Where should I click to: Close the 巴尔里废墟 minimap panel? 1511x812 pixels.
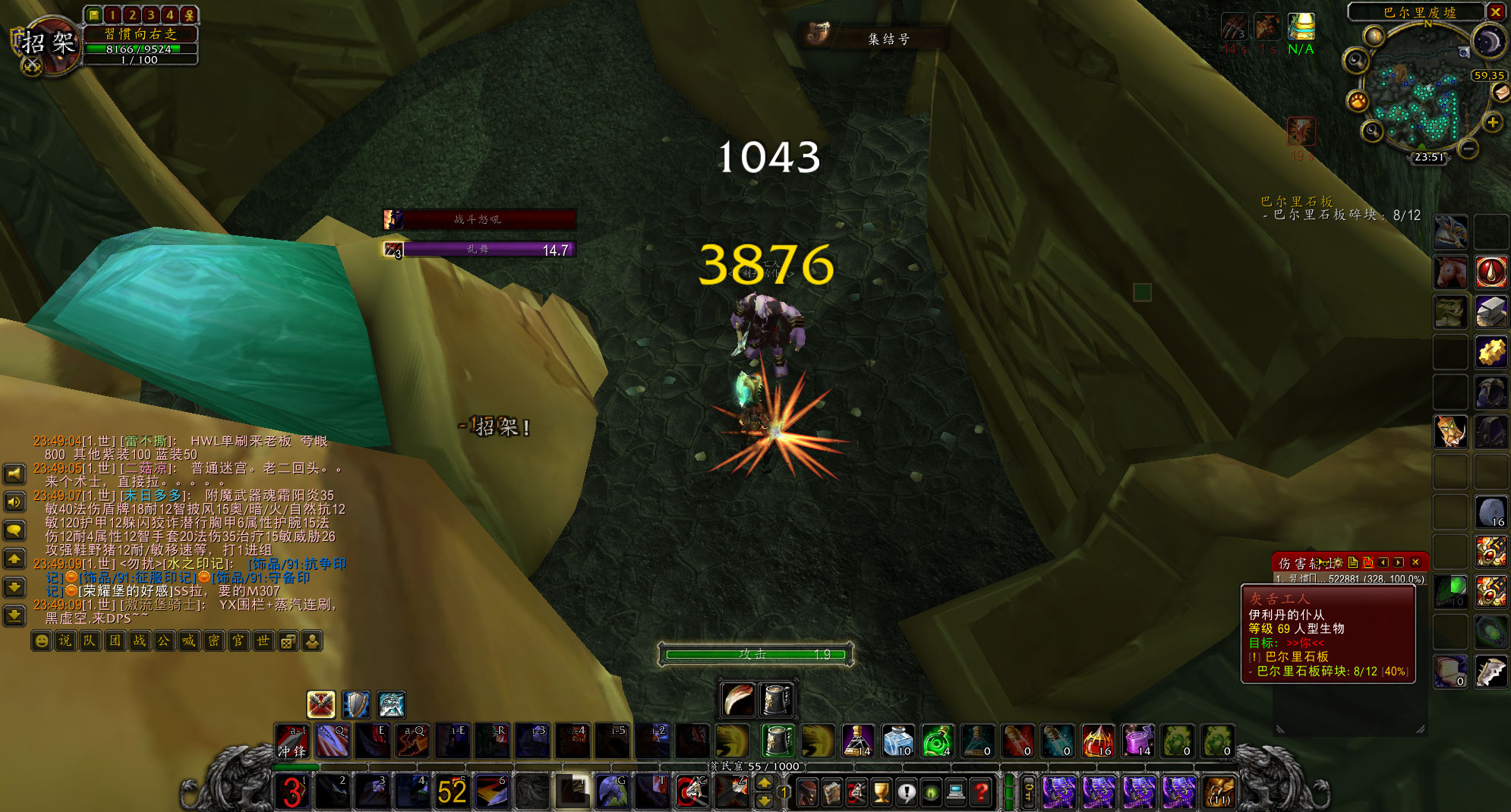(x=1495, y=11)
